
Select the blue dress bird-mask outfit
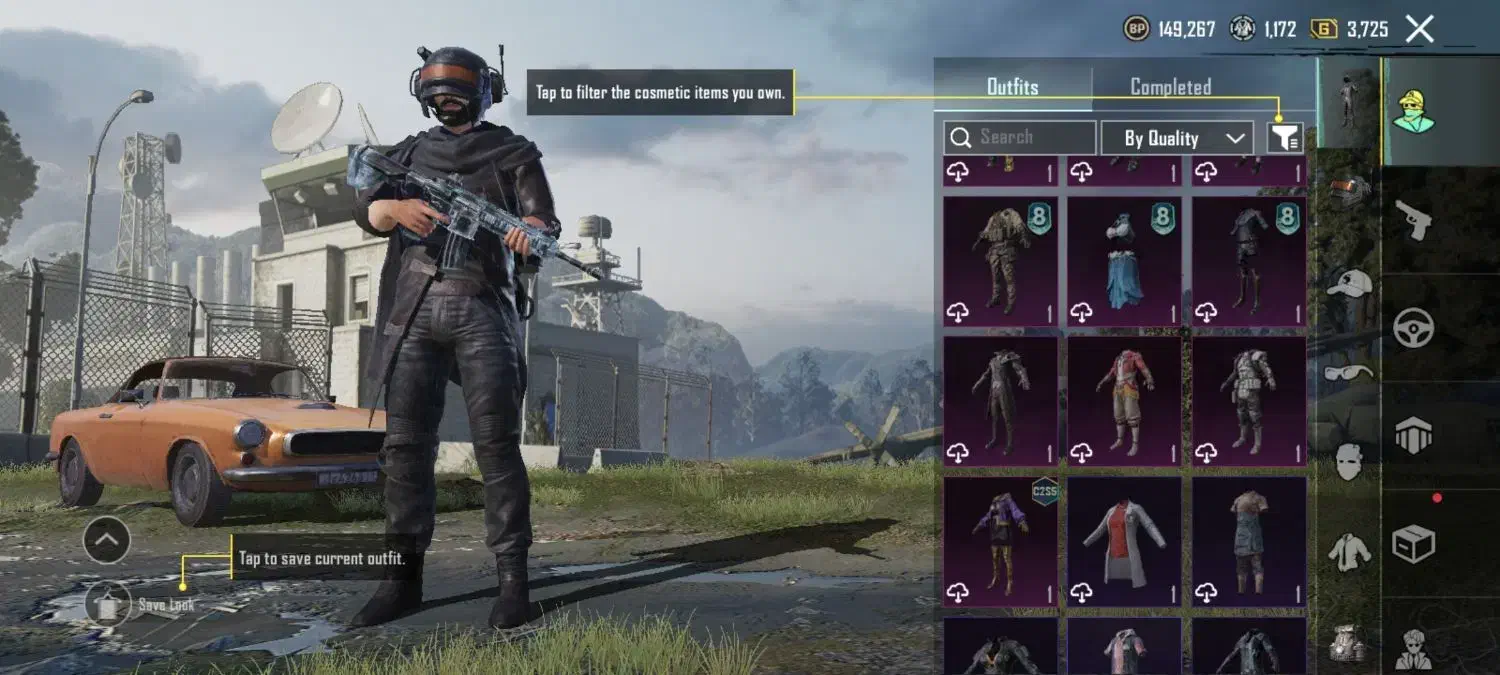coord(1124,261)
